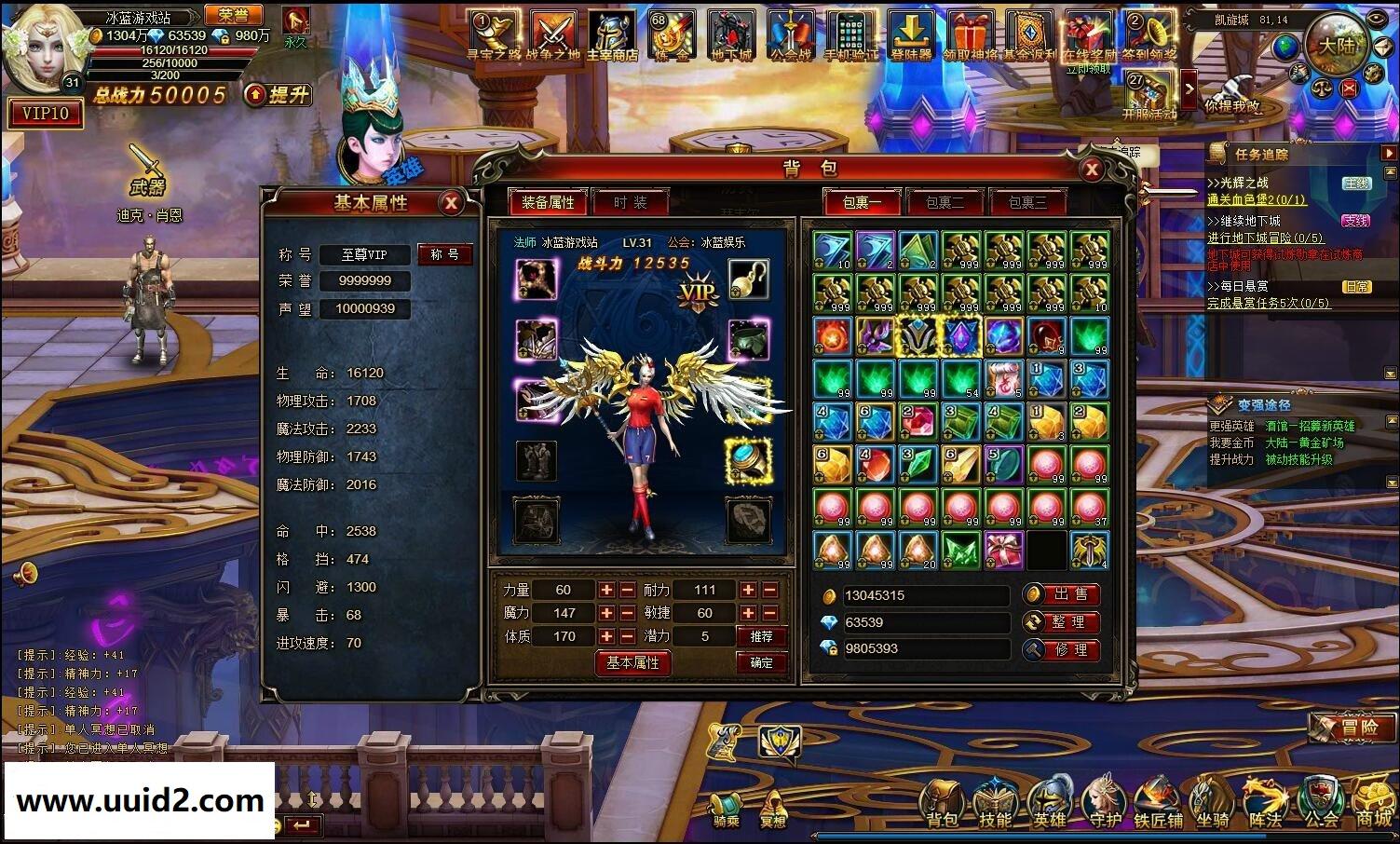This screenshot has height=844, width=1400.
Task: Select the red gift box item slot
Action: point(1003,551)
